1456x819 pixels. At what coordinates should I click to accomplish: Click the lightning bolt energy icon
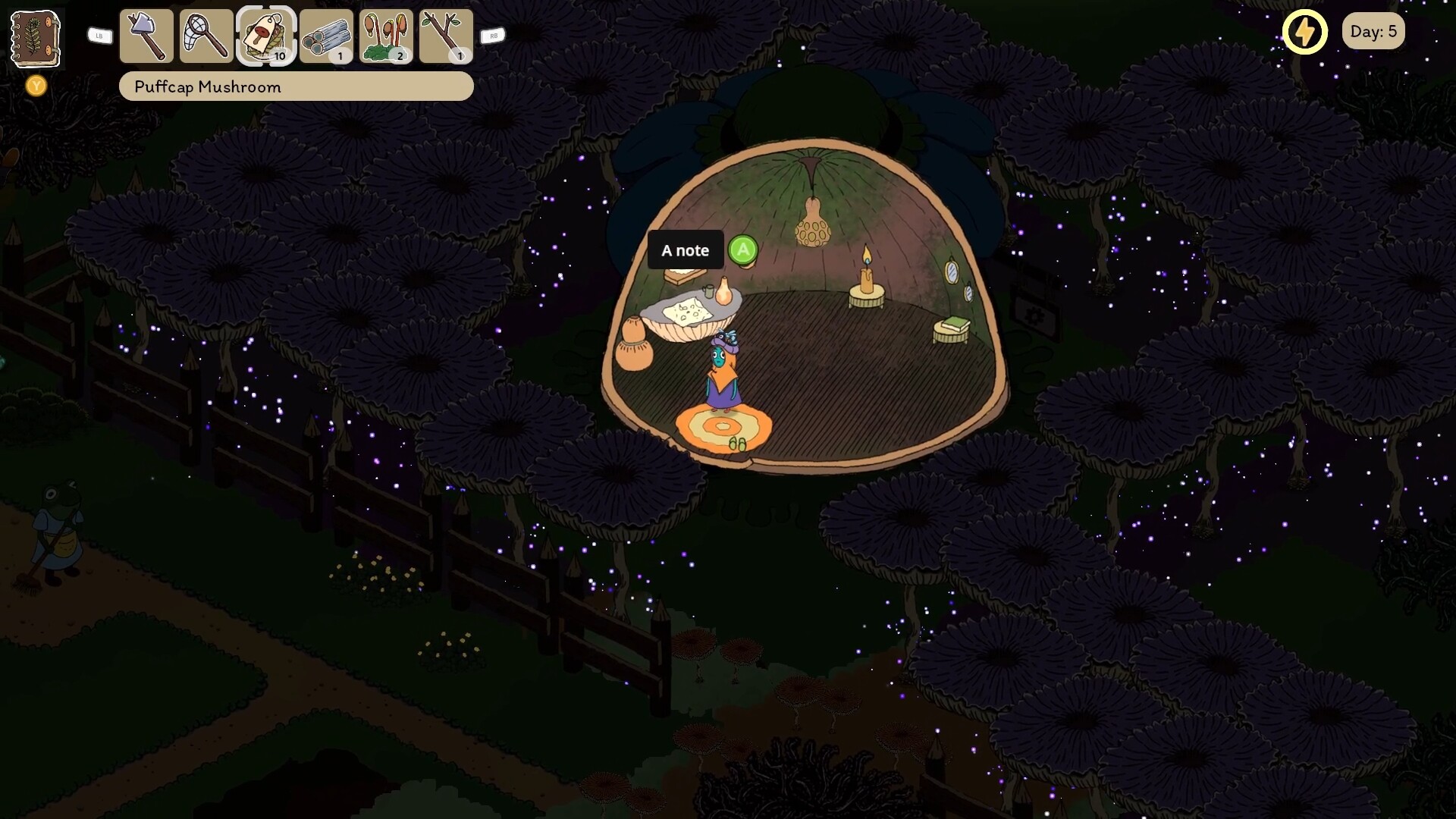(1304, 32)
